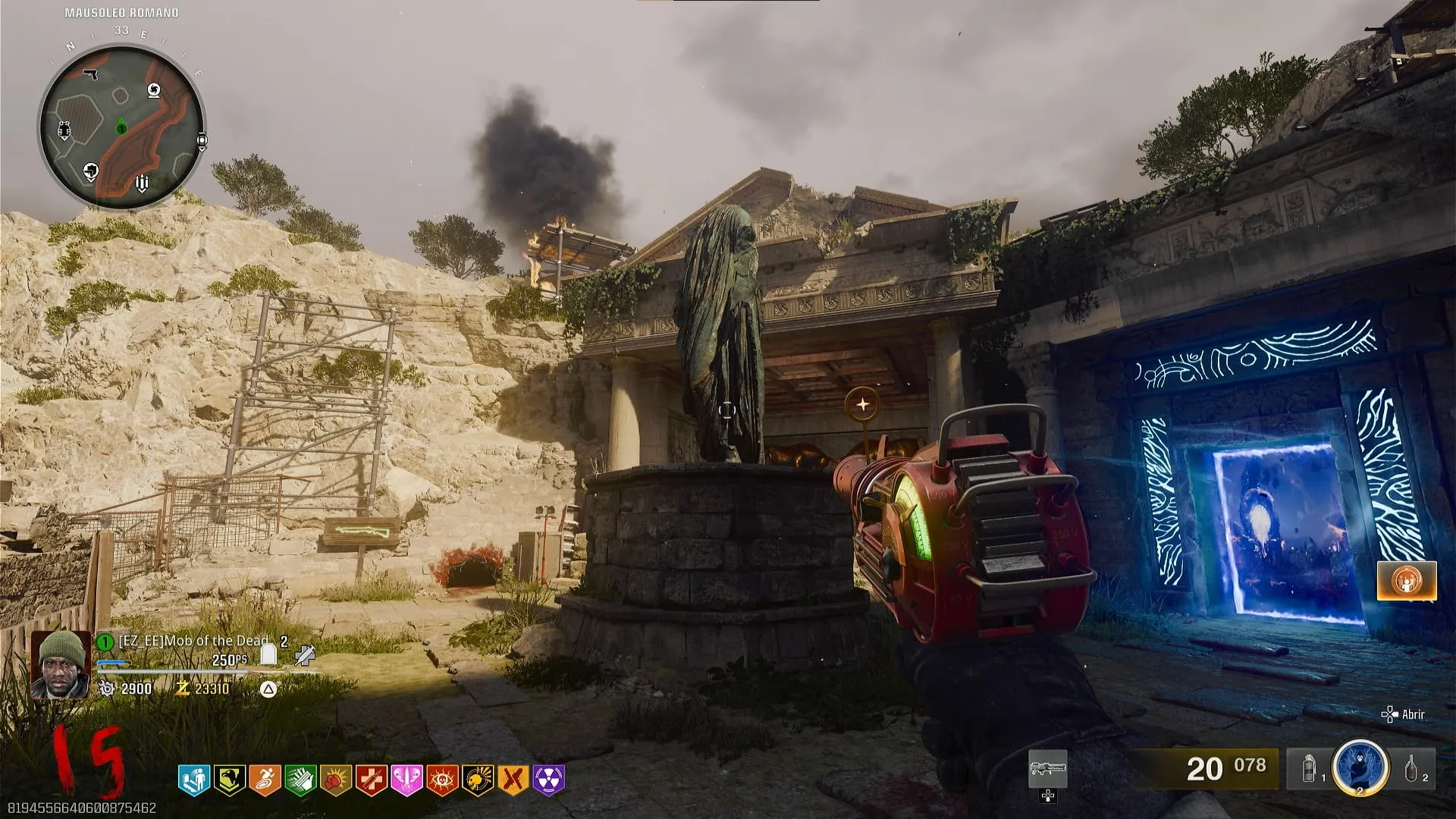Click the eagle head perk icon

(229, 780)
